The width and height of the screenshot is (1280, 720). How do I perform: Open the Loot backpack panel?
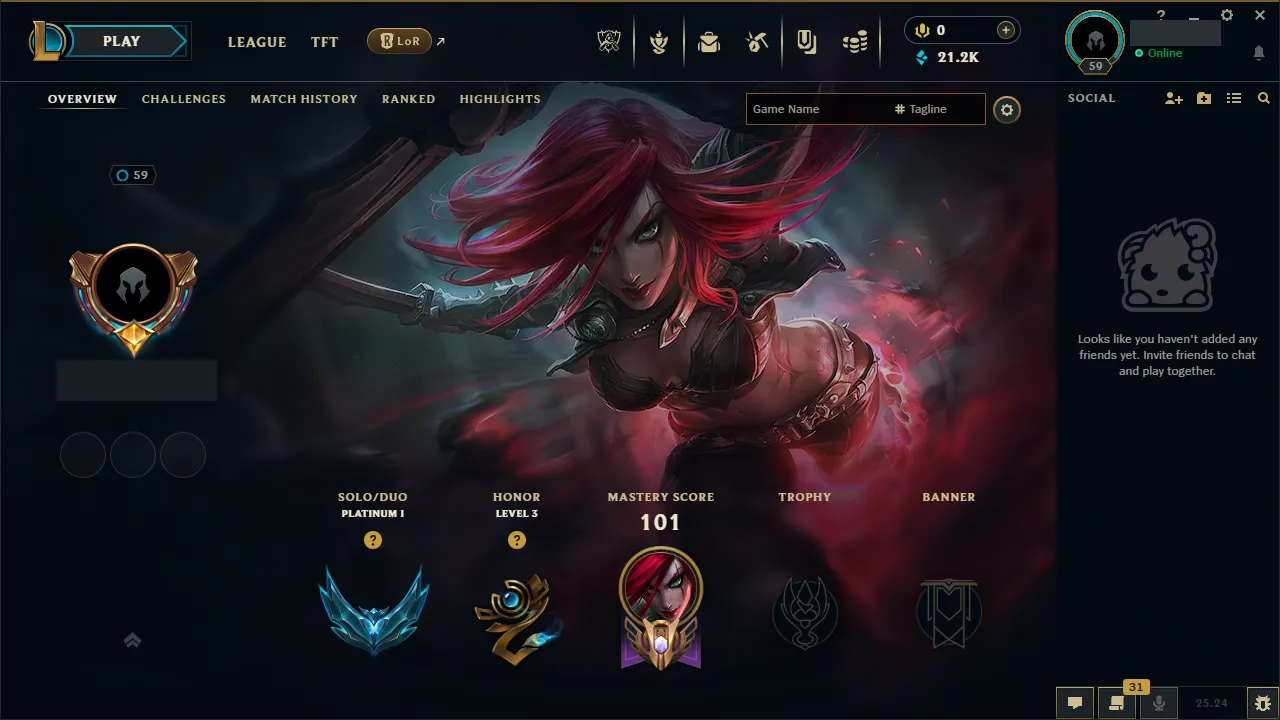(709, 40)
